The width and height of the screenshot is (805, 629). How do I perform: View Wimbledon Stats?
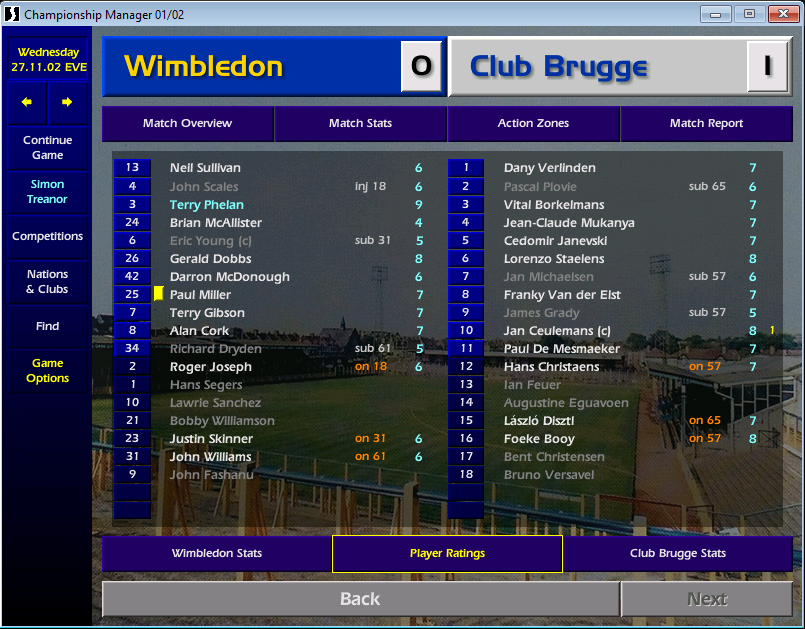click(x=216, y=554)
